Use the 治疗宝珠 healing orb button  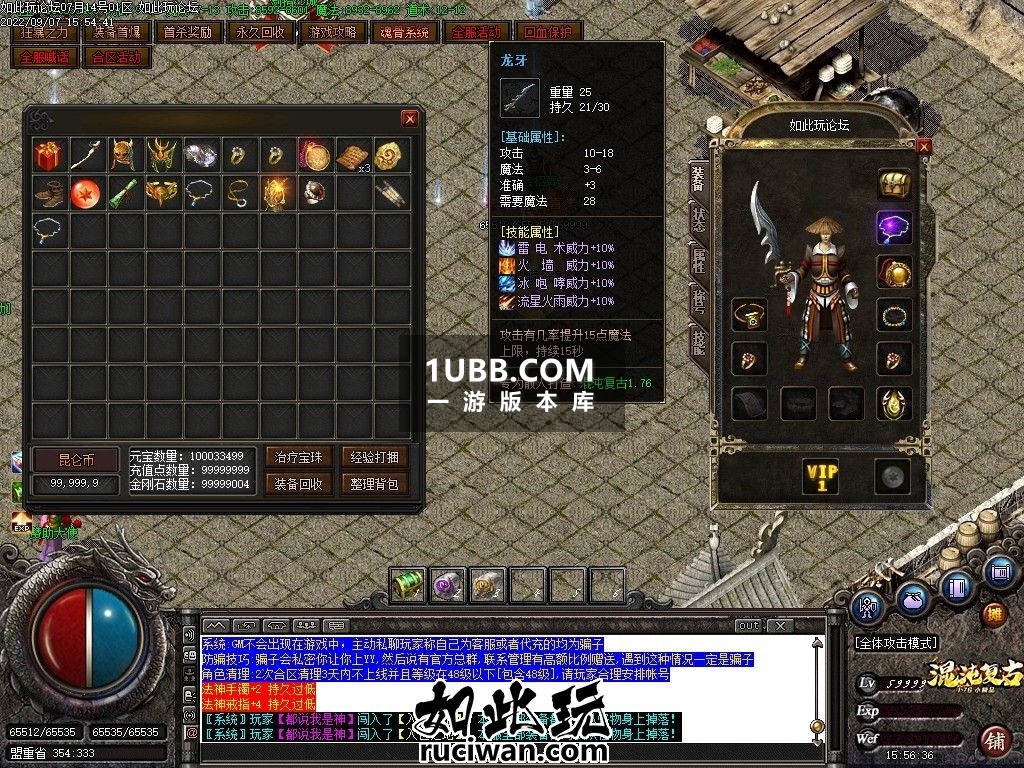pyautogui.click(x=299, y=457)
